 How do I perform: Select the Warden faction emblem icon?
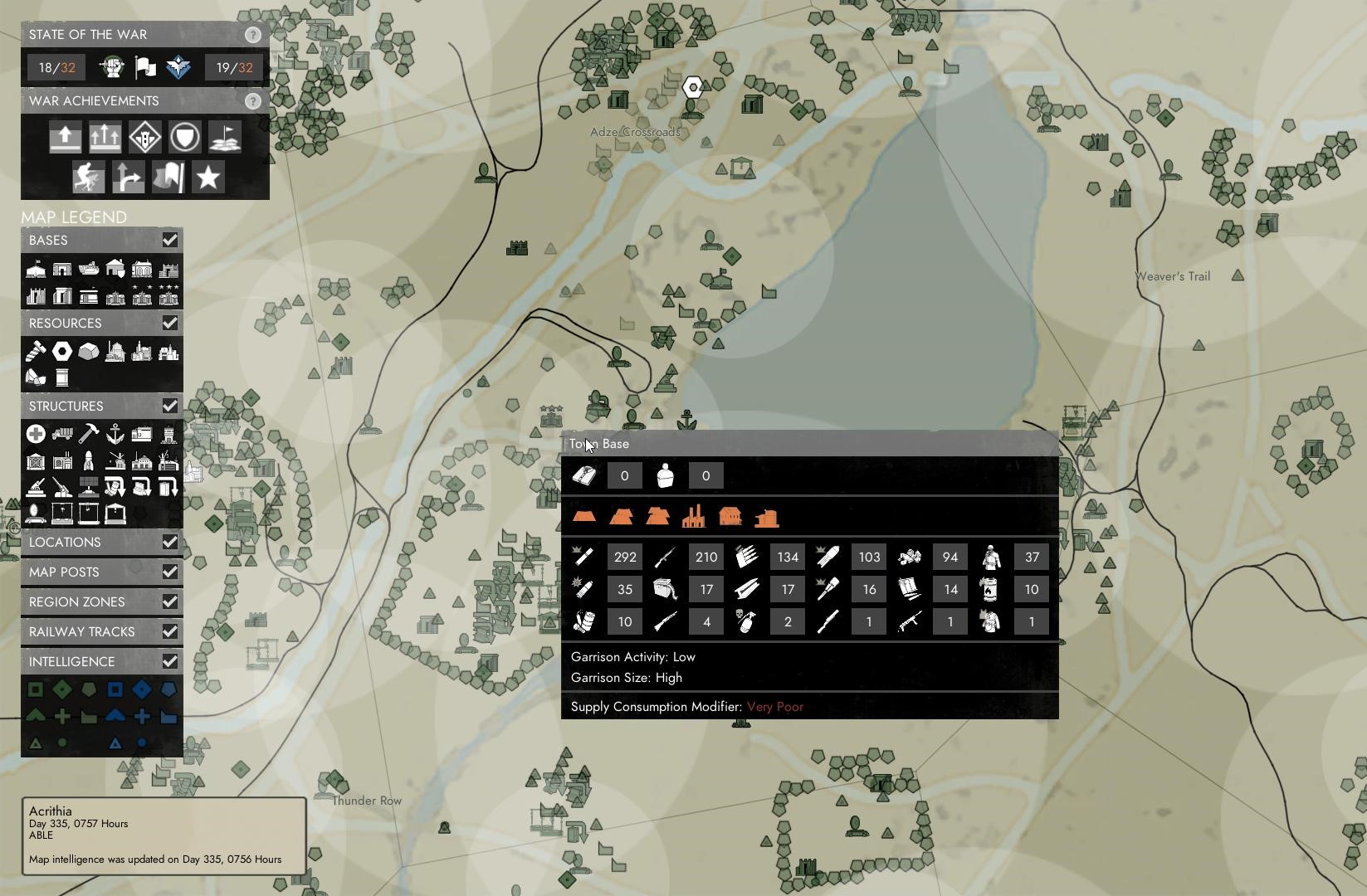pyautogui.click(x=178, y=67)
